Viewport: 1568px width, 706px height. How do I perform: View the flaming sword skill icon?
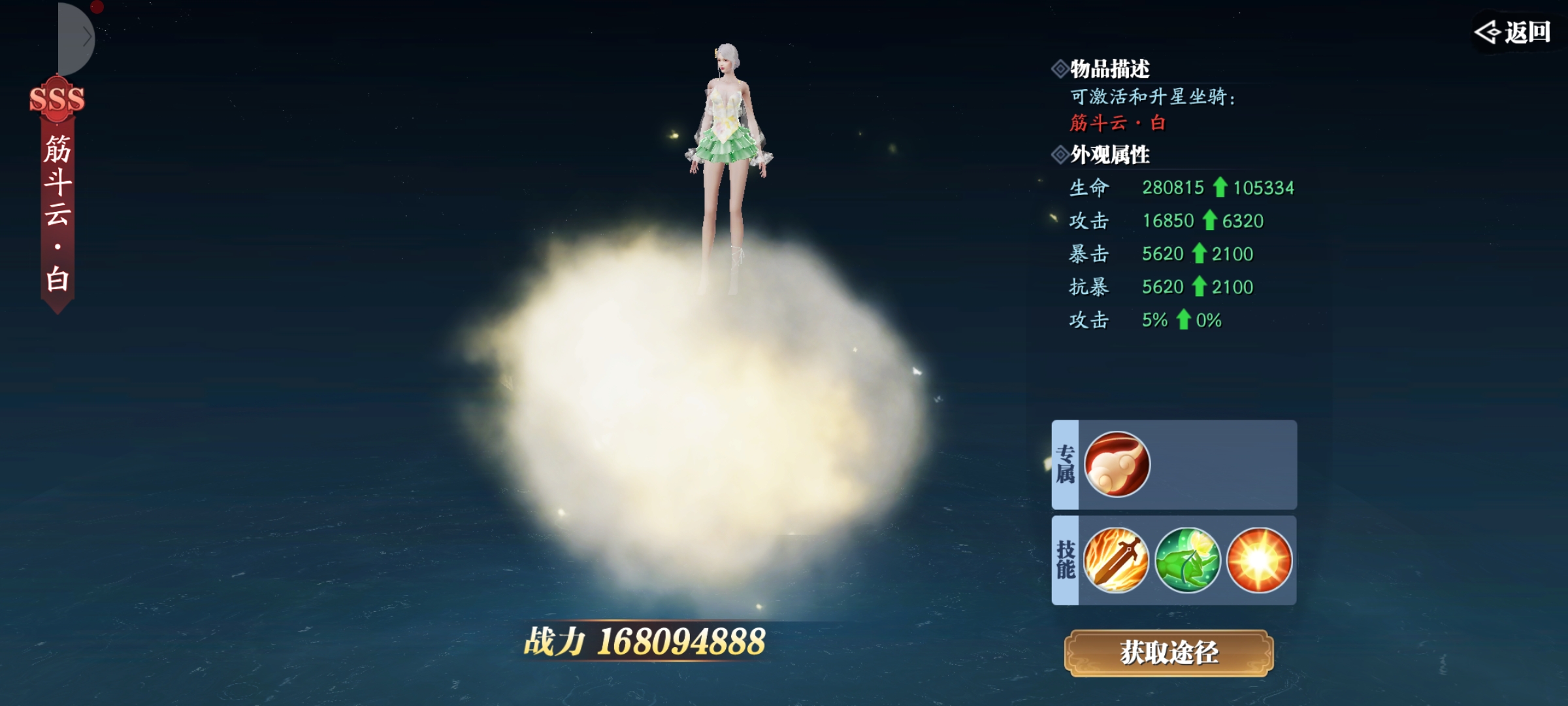(1116, 560)
